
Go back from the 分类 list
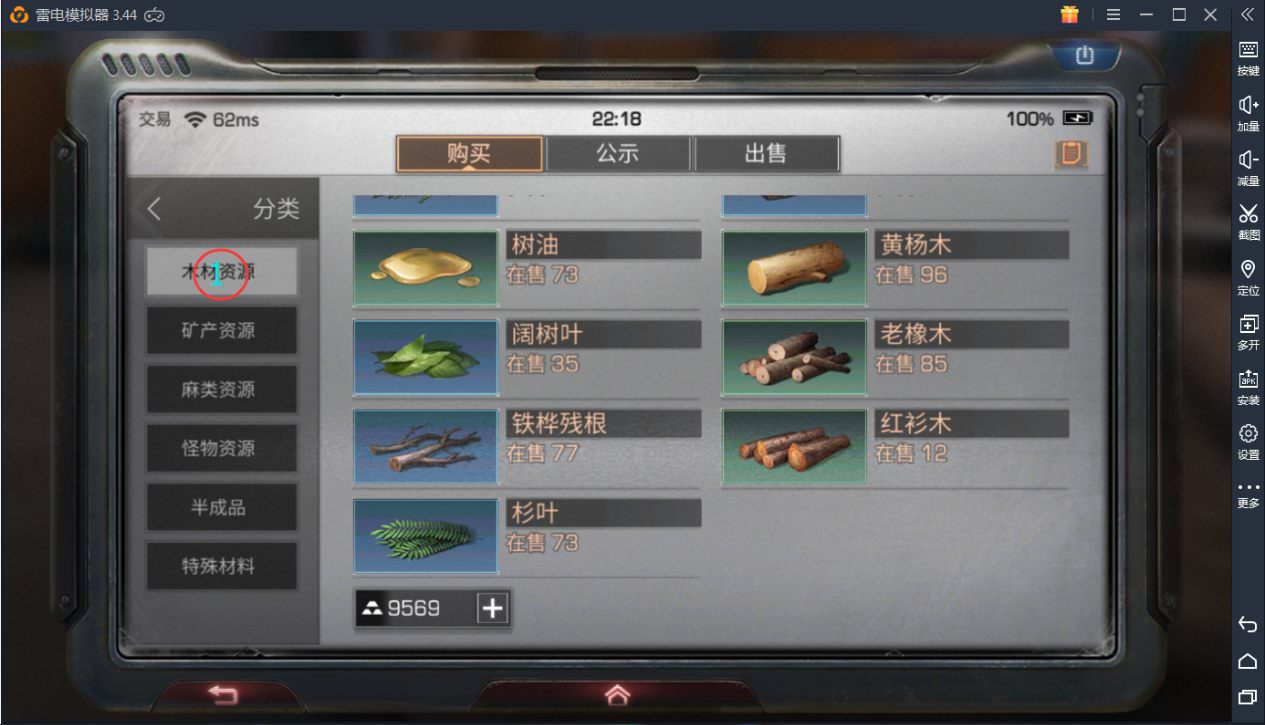point(154,209)
